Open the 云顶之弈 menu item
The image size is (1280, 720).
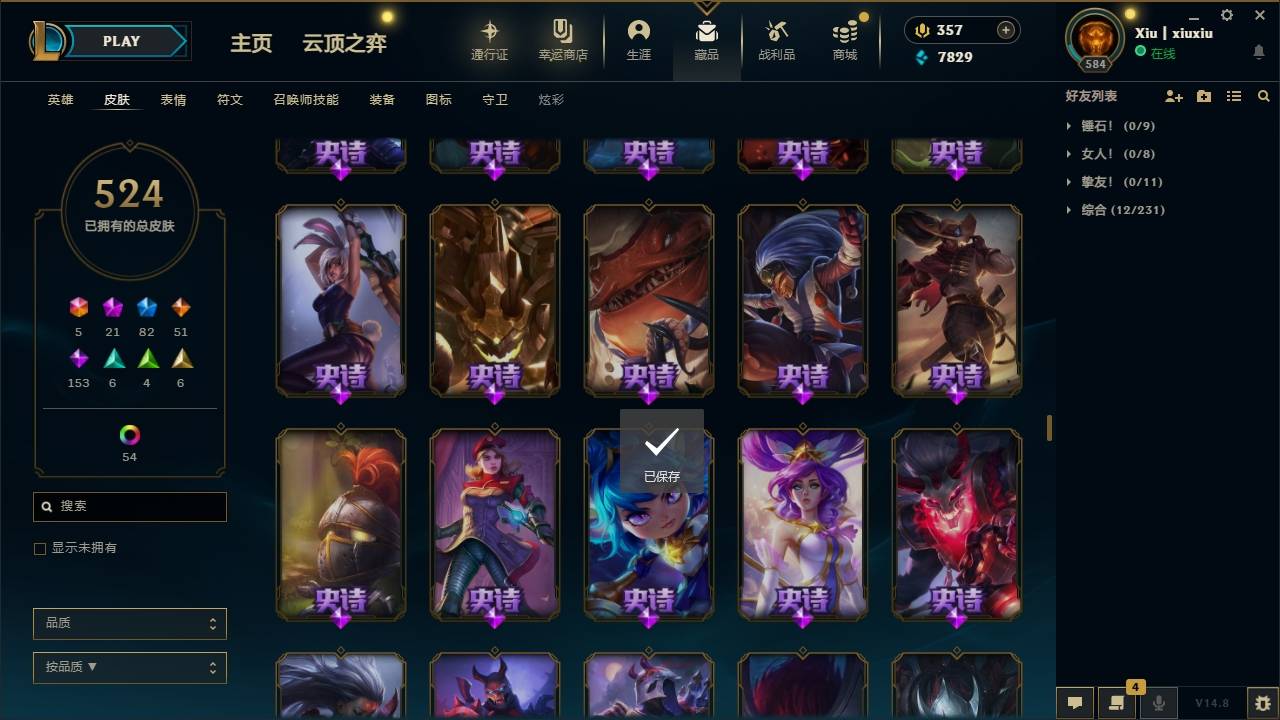[x=344, y=43]
